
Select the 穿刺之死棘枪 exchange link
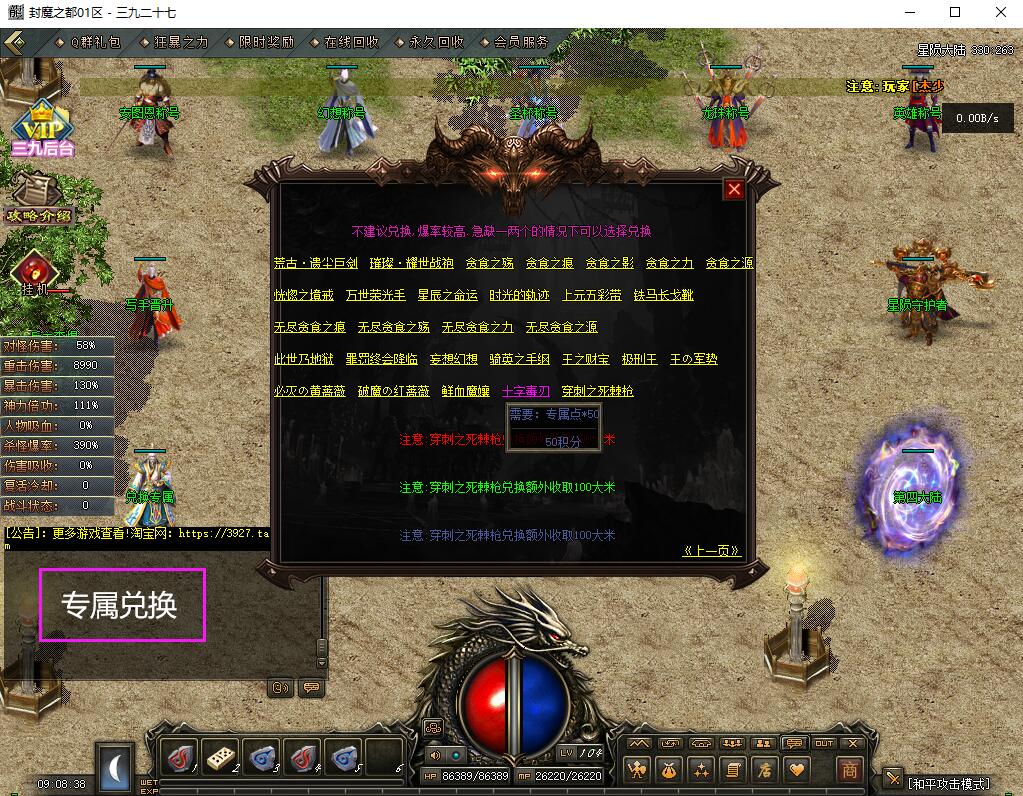pyautogui.click(x=597, y=391)
